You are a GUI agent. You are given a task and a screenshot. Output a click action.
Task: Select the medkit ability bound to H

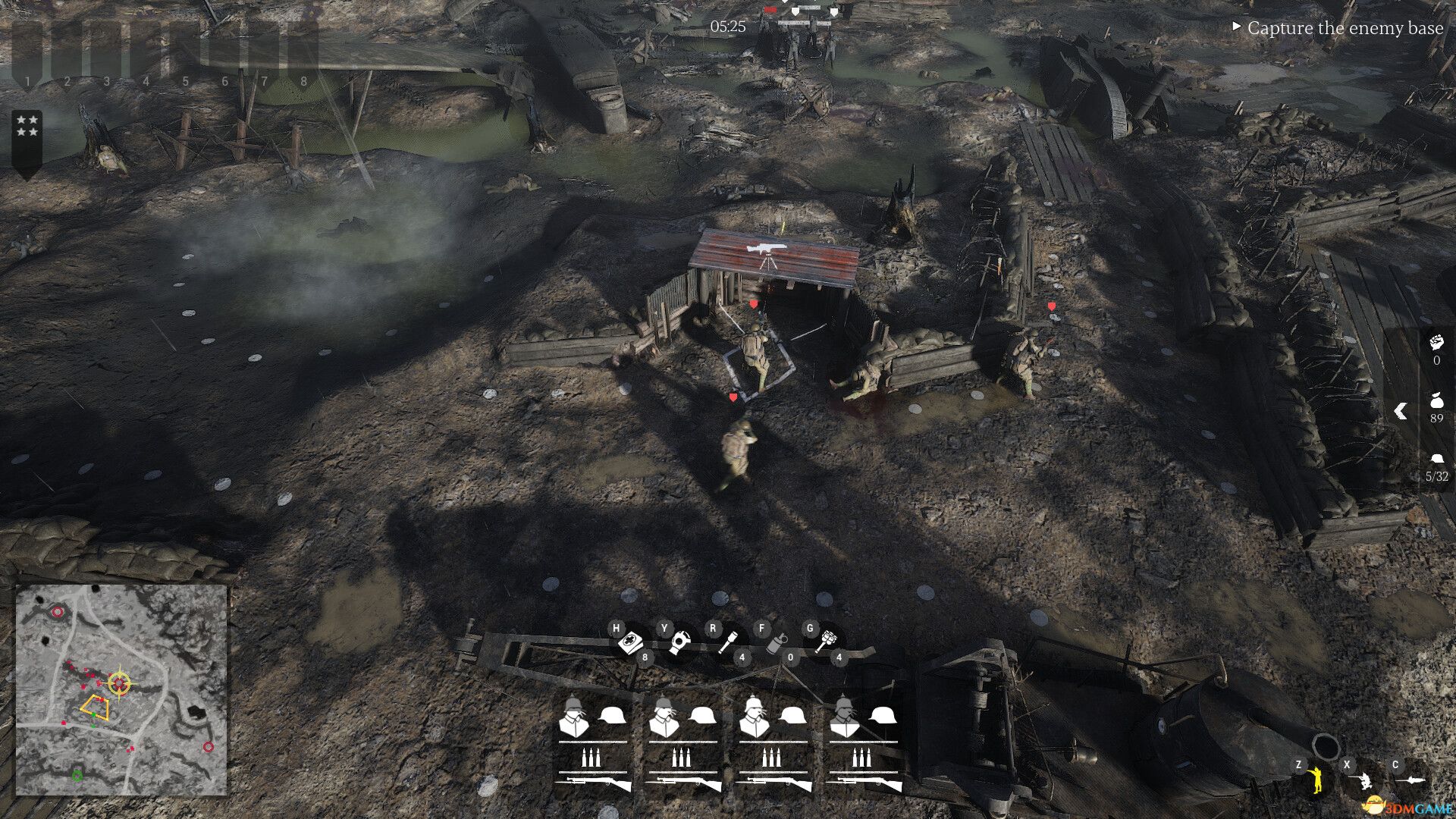coord(630,642)
